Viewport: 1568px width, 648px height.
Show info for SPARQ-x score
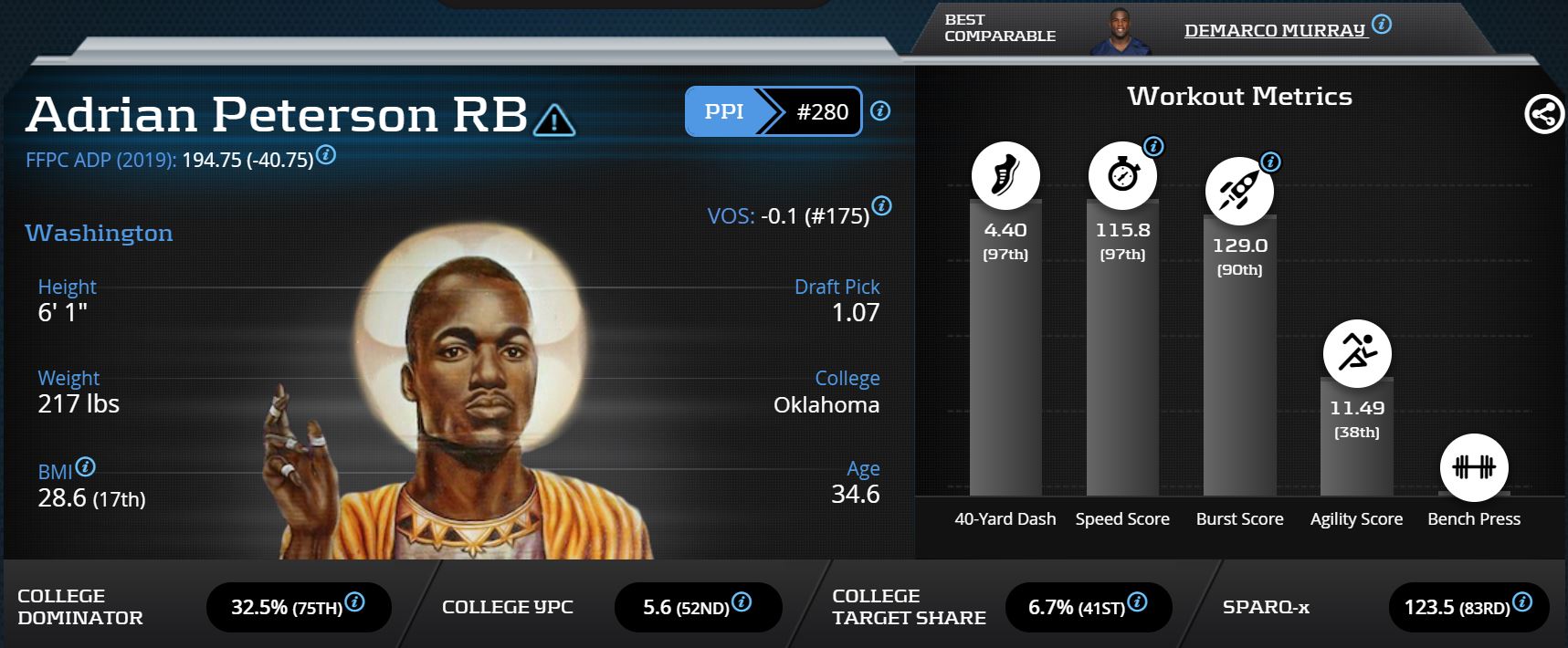coord(1521,602)
